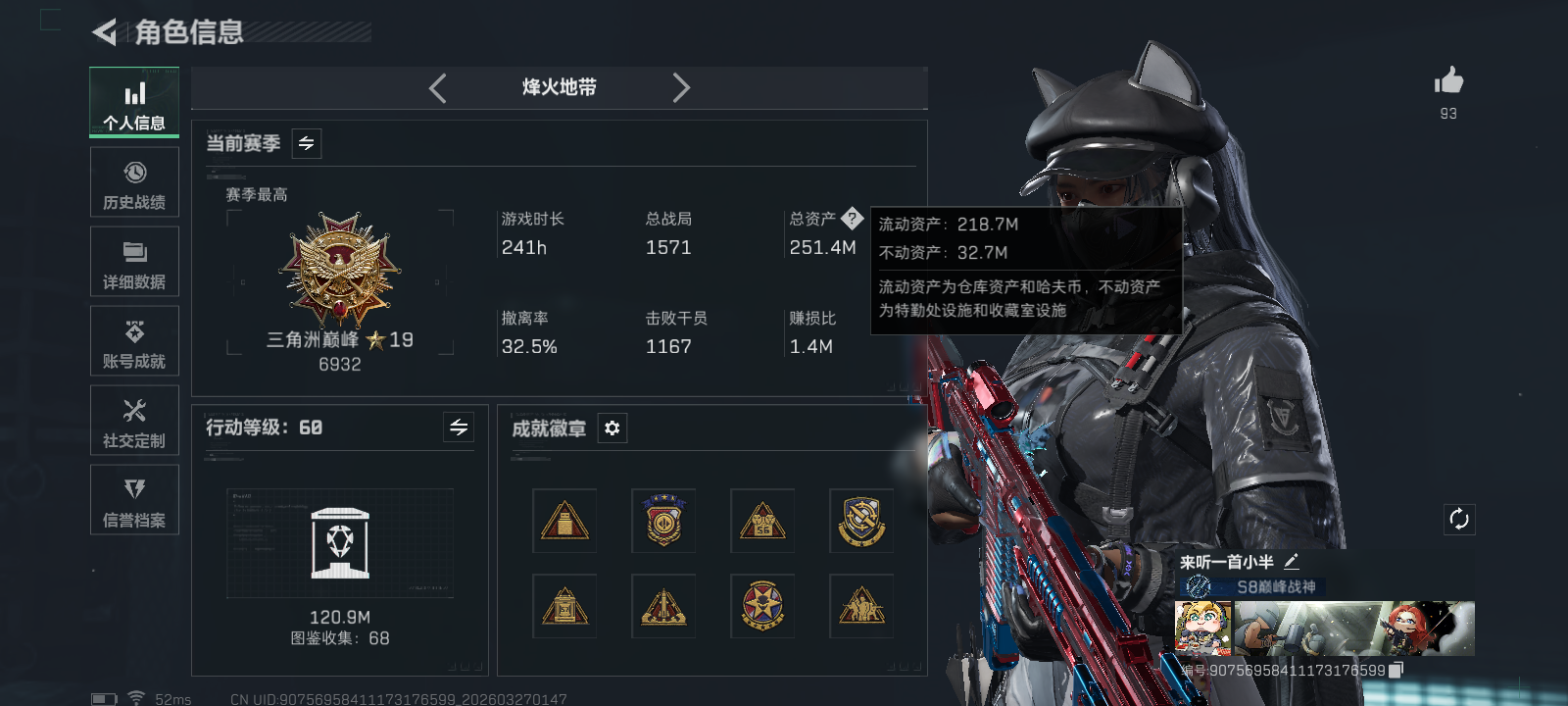Open 详细数据 panel from sidebar
The height and width of the screenshot is (706, 1568).
134,261
